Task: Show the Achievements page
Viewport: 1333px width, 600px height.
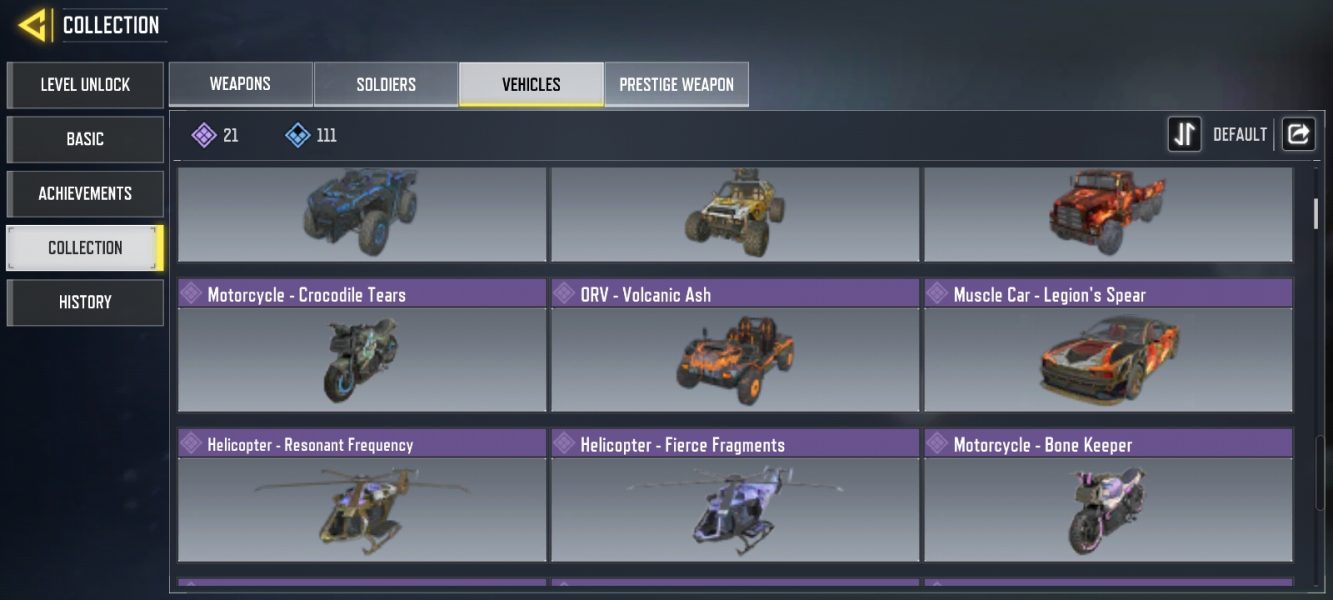Action: 85,193
